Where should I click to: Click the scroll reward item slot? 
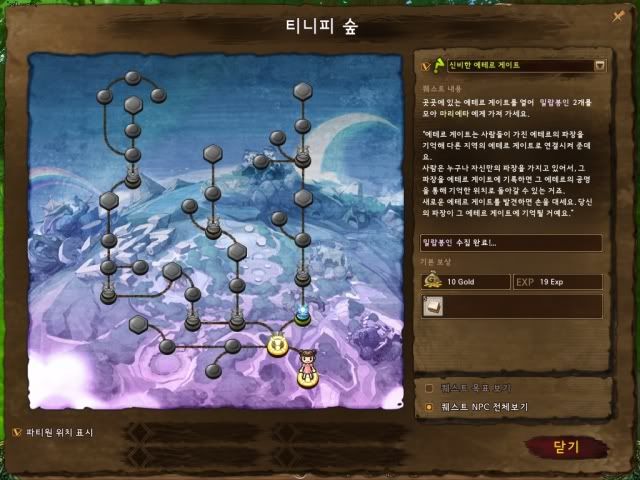point(432,306)
